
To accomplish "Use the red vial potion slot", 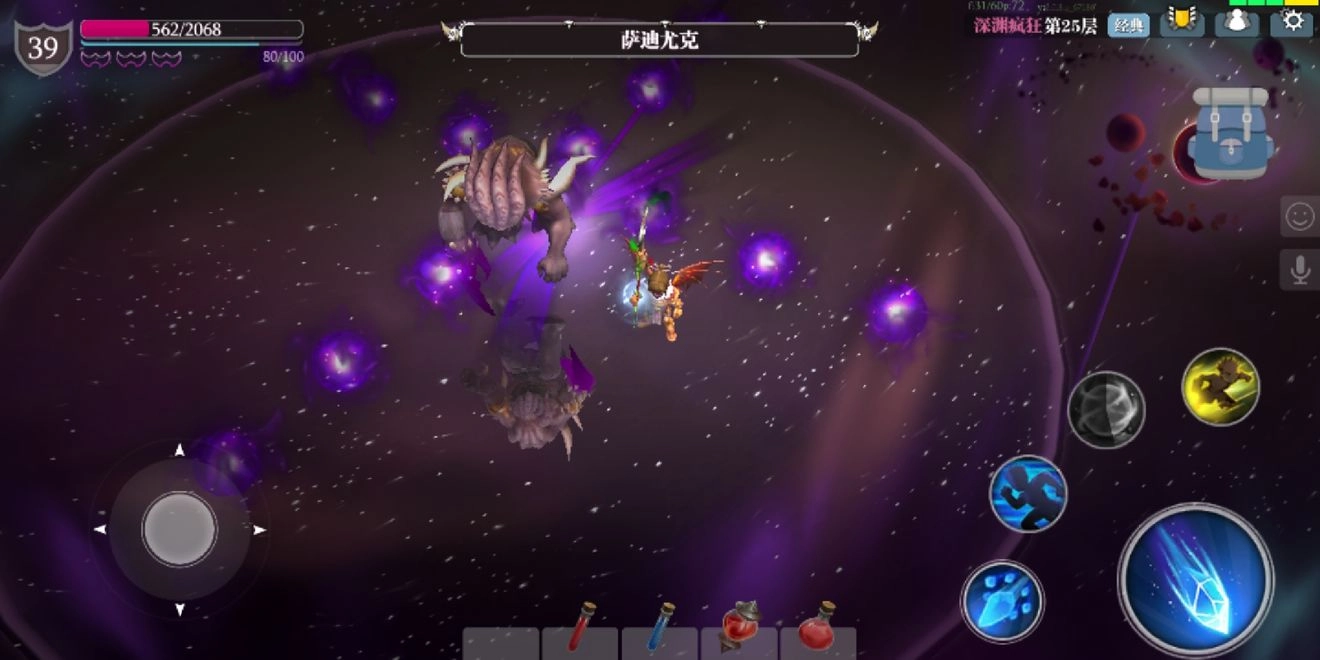I will 581,630.
